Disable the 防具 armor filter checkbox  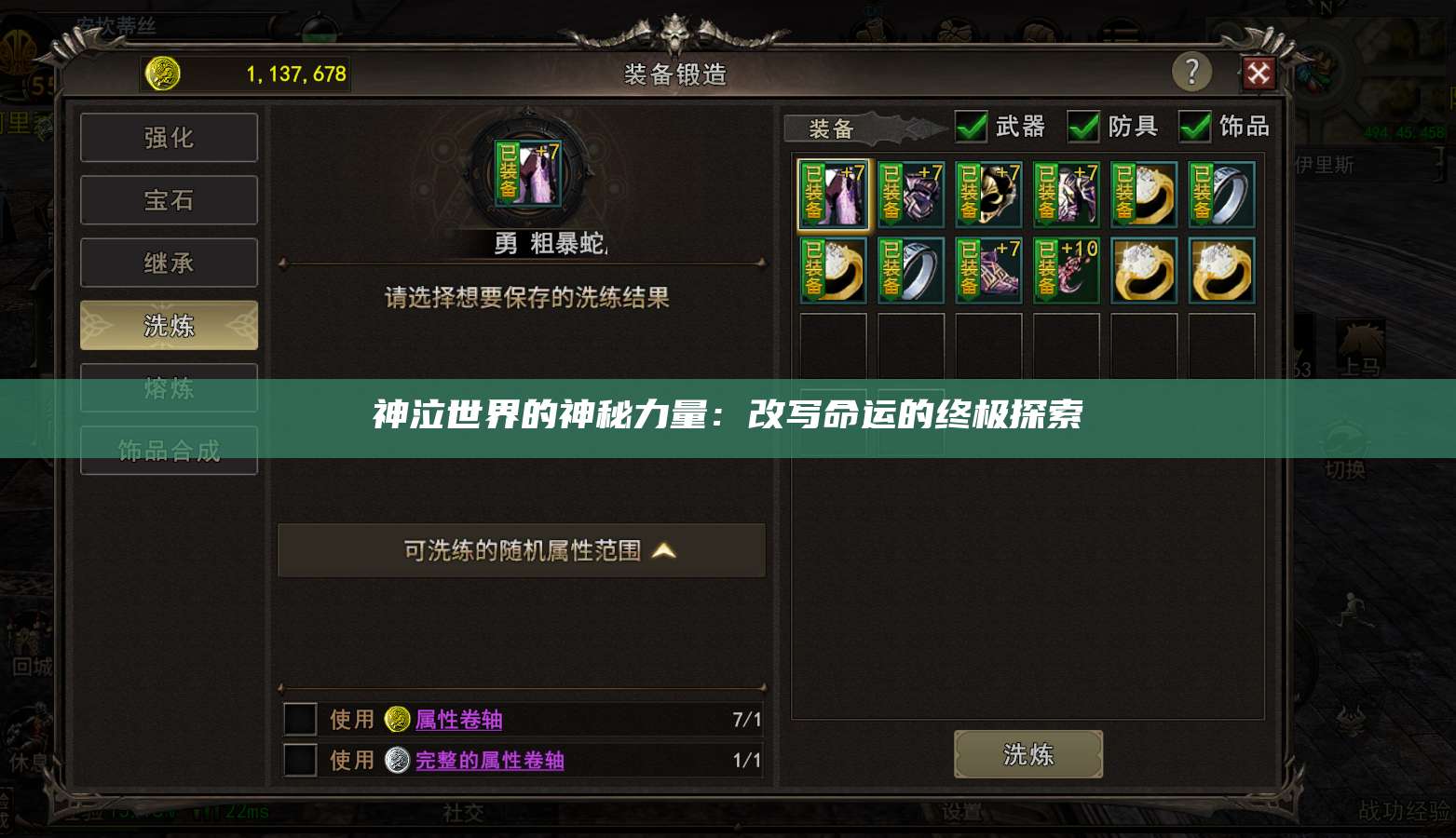tap(1083, 127)
